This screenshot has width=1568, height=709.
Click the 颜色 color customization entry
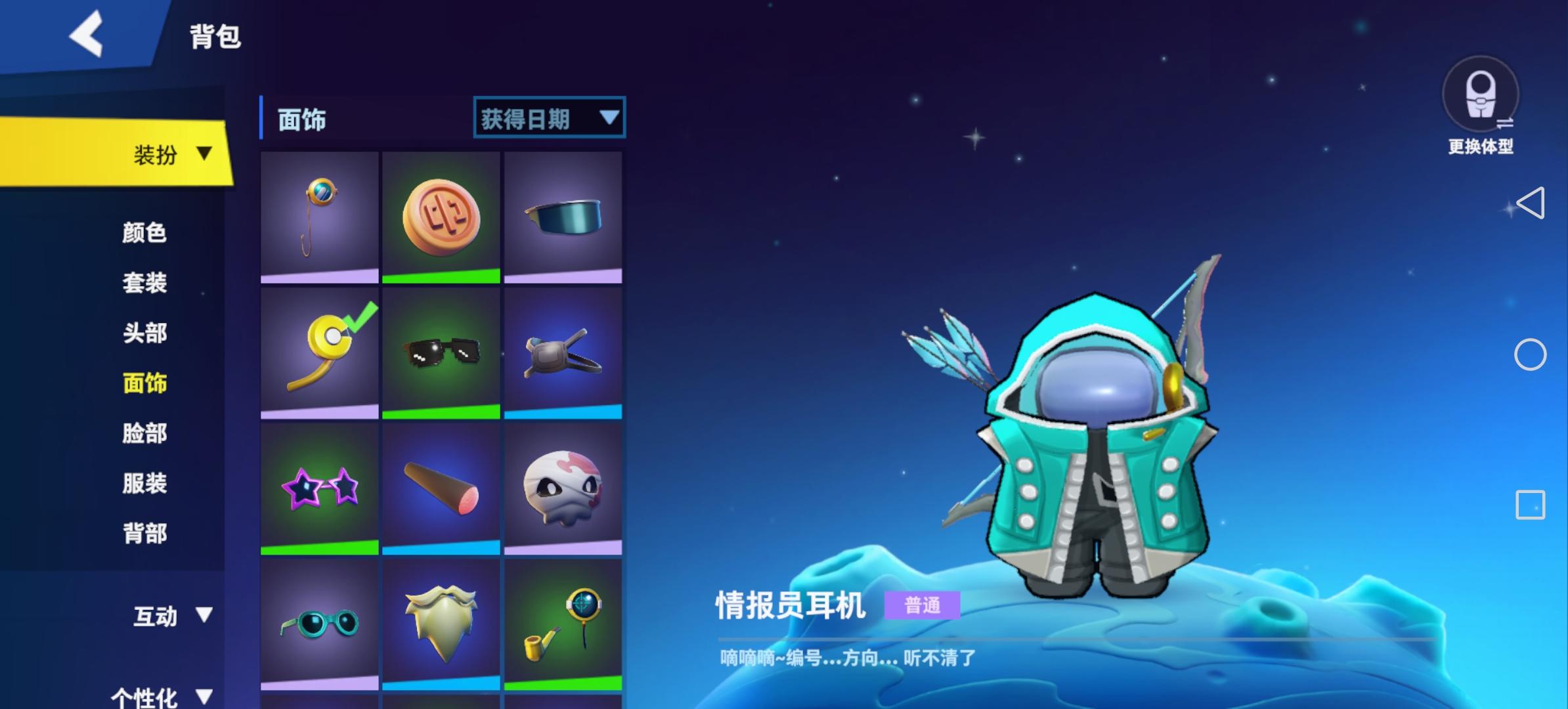(x=143, y=233)
